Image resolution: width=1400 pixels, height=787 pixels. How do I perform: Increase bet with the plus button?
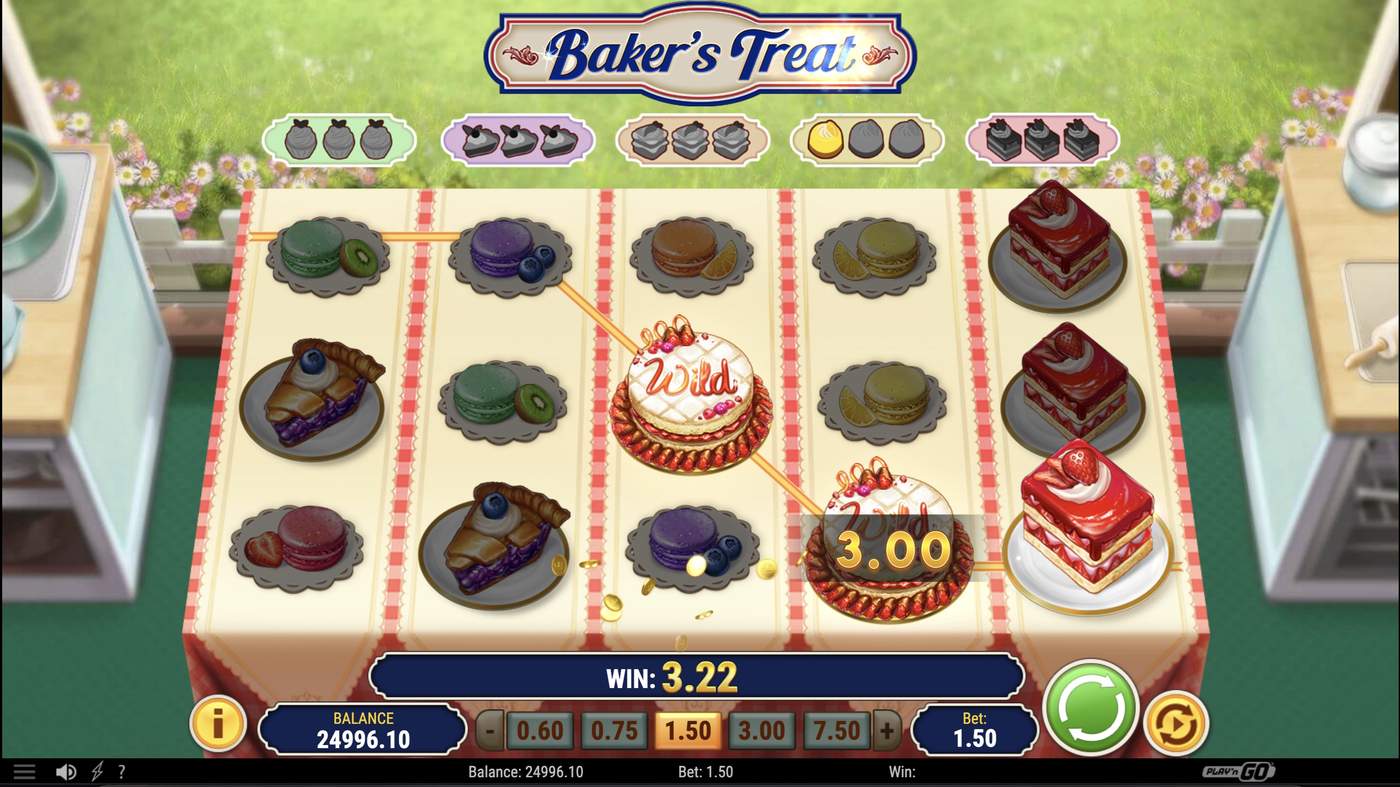pyautogui.click(x=884, y=731)
